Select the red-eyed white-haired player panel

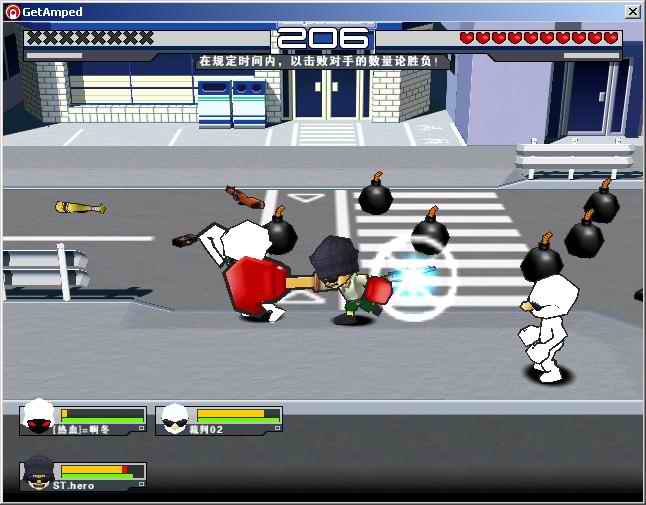coord(83,420)
